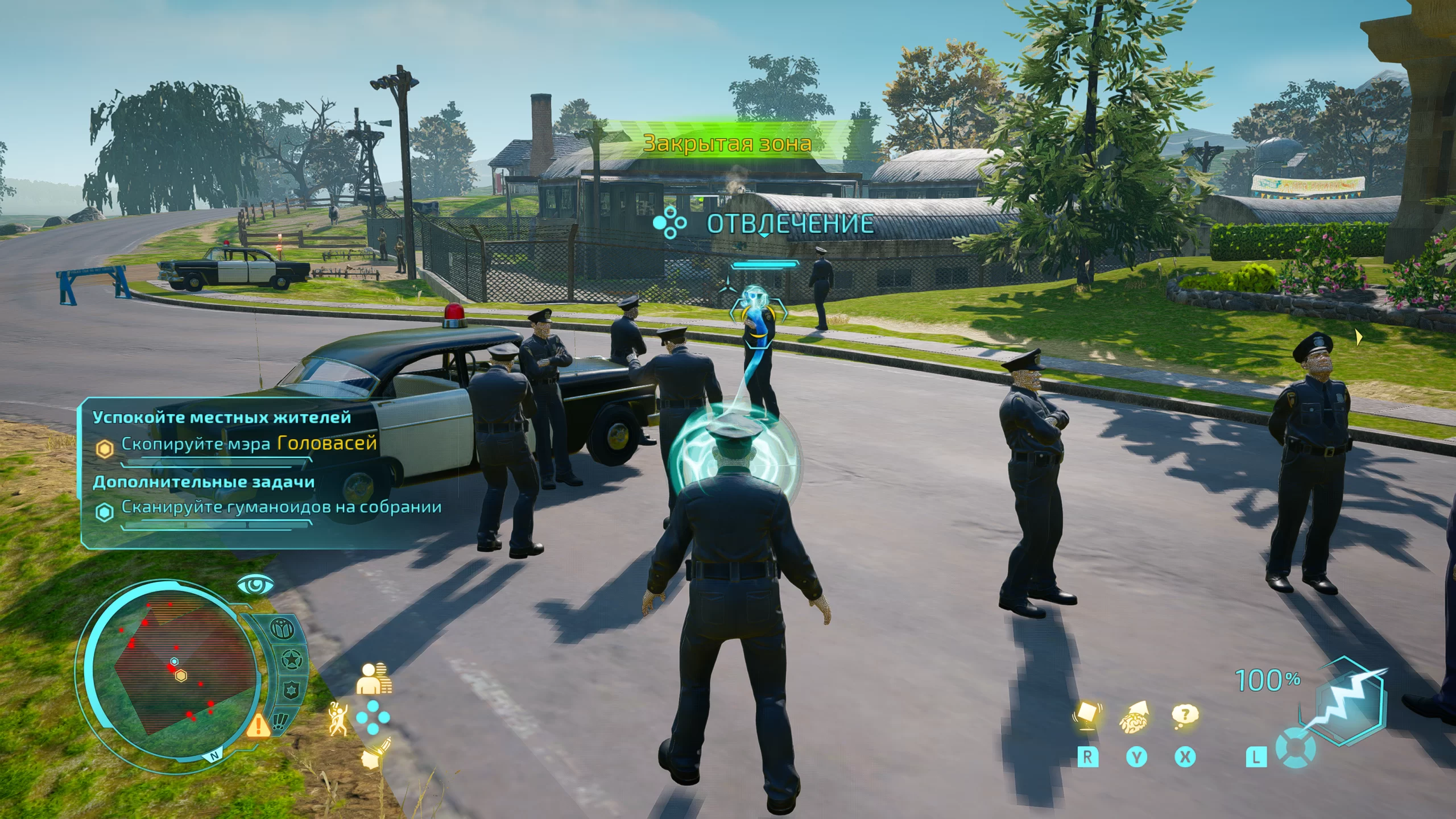Click the top emblem icon beside minimap
Viewport: 1456px width, 819px height.
coord(282,628)
